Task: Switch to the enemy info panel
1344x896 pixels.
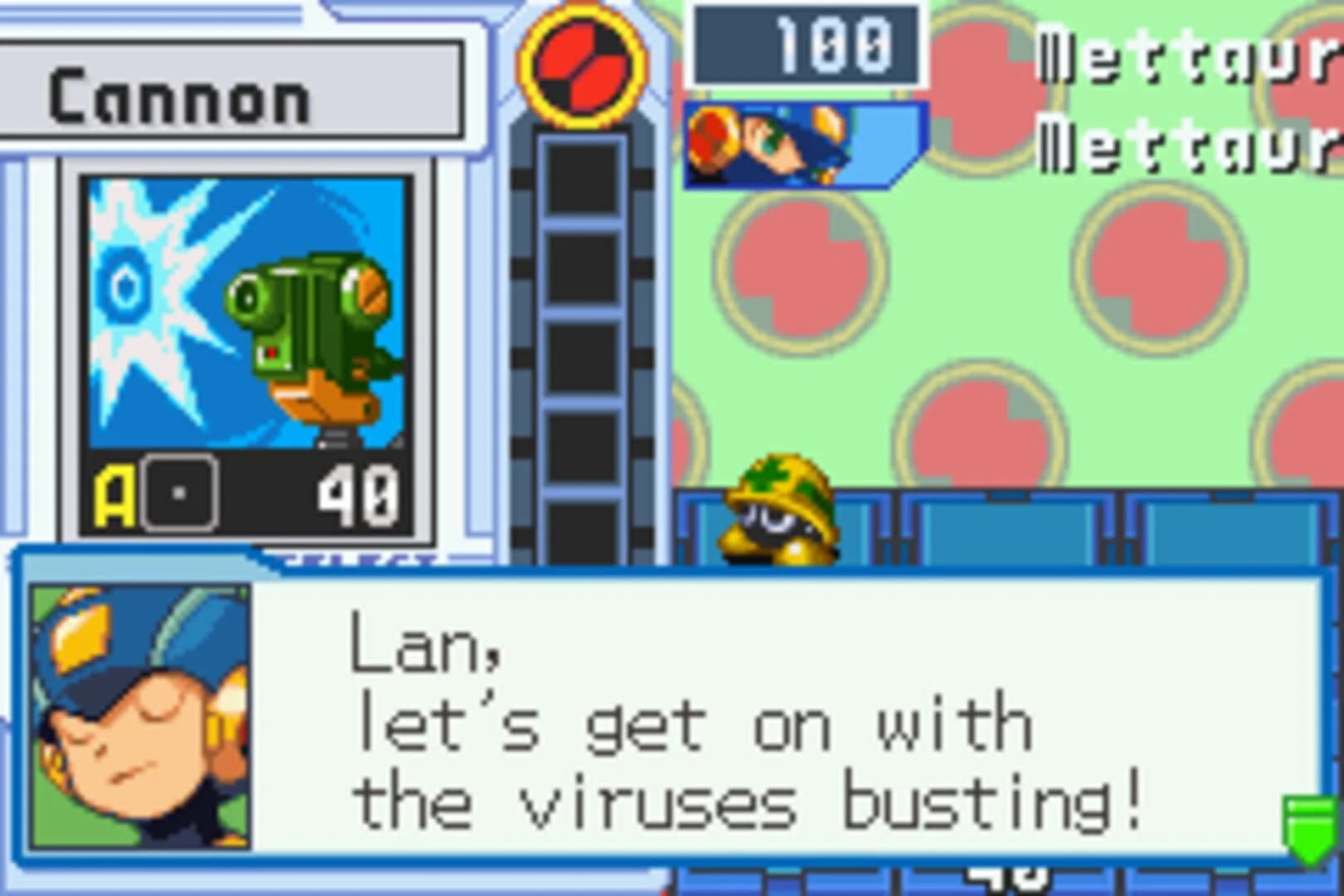Action: pos(1178,100)
